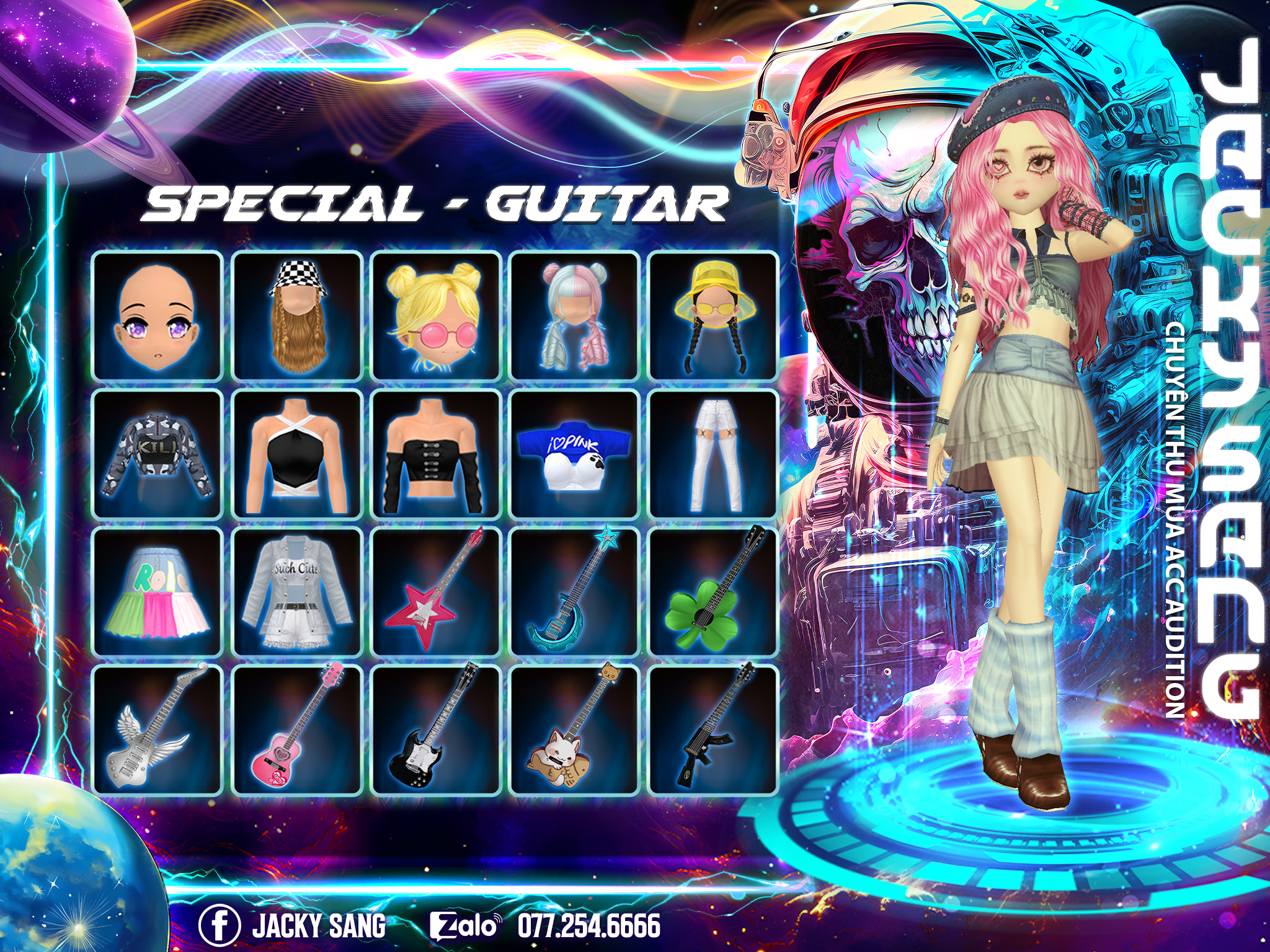Choose the white cutout pants
Screen dimensions: 1270x952
713,454
